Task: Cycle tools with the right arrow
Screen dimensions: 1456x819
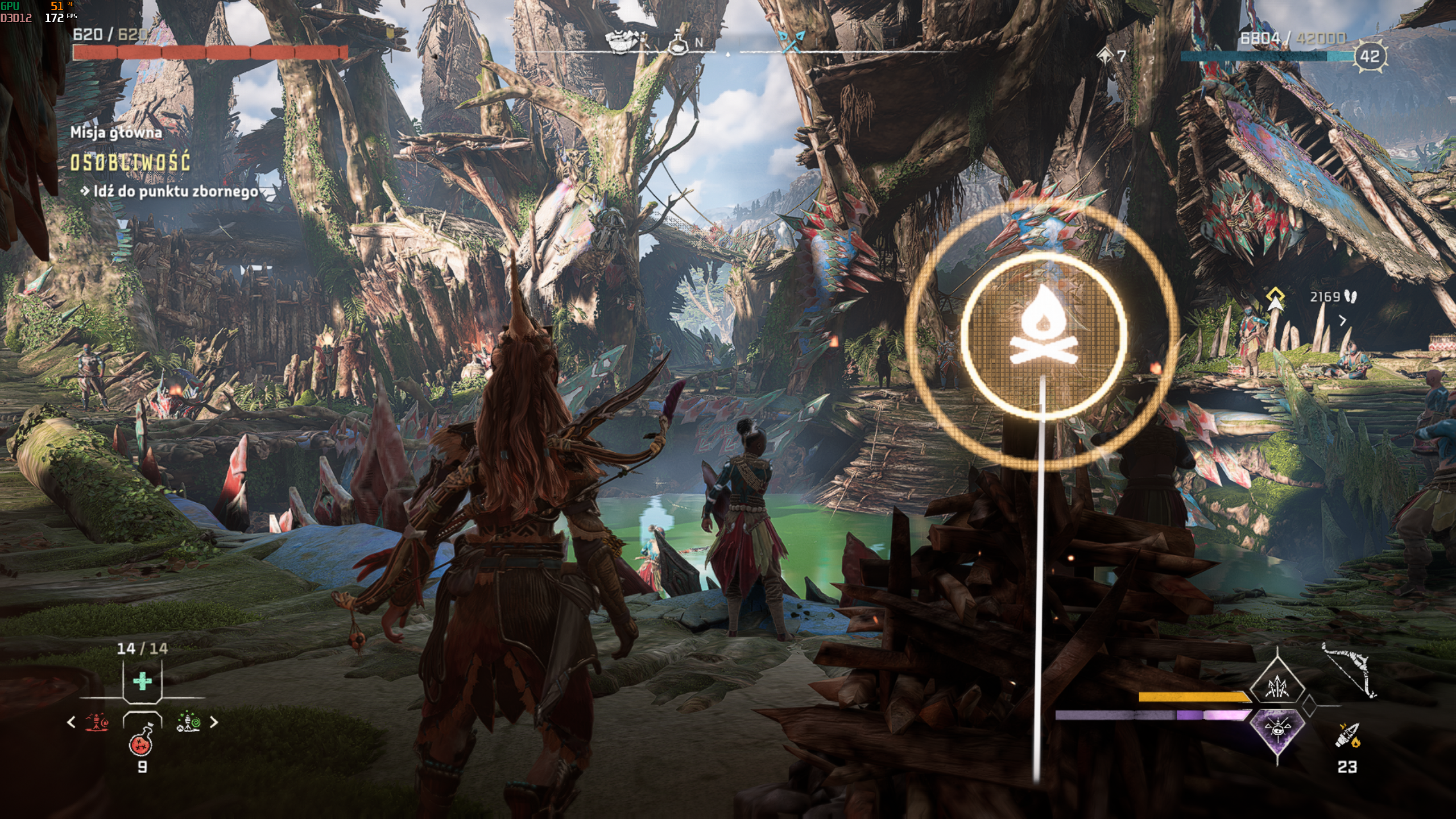Action: point(214,722)
